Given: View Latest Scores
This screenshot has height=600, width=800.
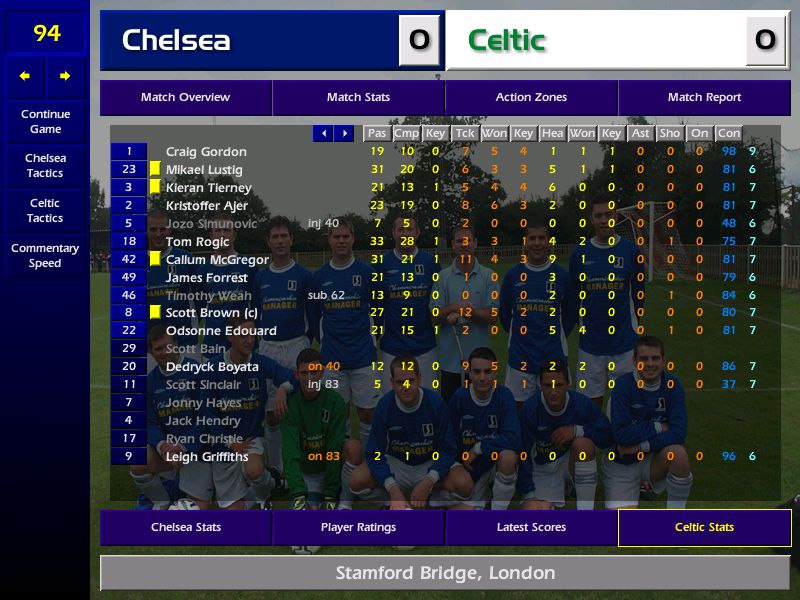Looking at the screenshot, I should point(531,527).
